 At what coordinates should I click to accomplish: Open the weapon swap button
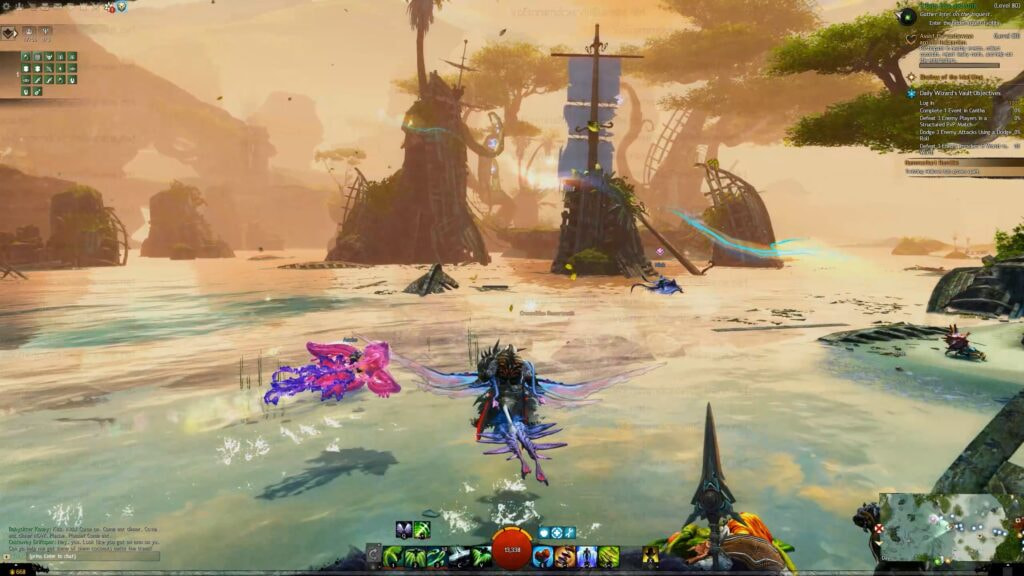(x=373, y=556)
